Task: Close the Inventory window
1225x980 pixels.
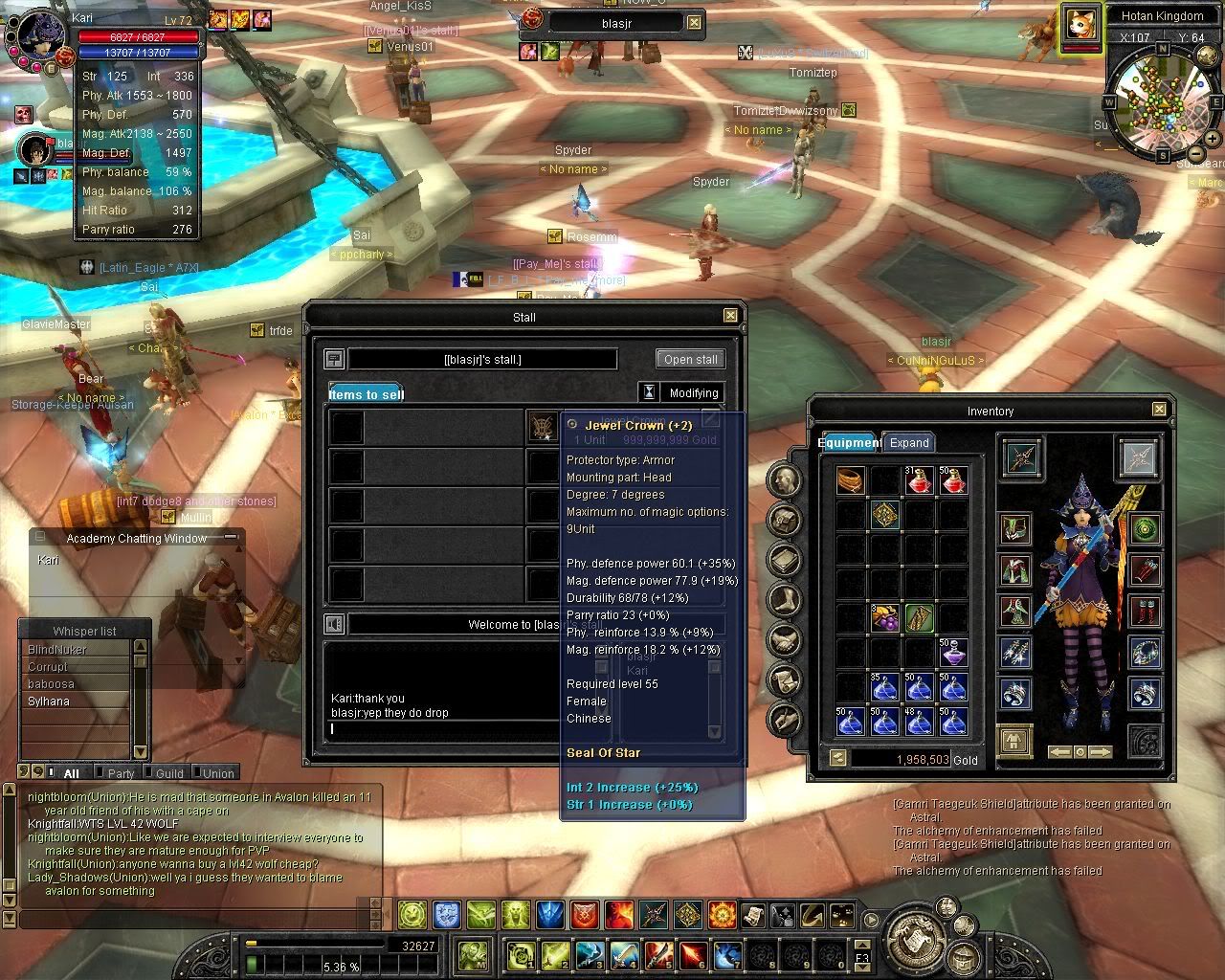Action: tap(1159, 410)
